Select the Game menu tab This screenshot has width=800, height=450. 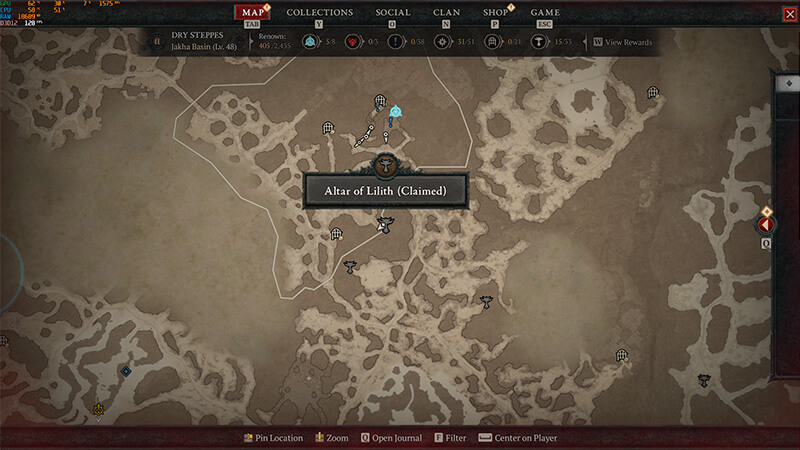pyautogui.click(x=545, y=13)
